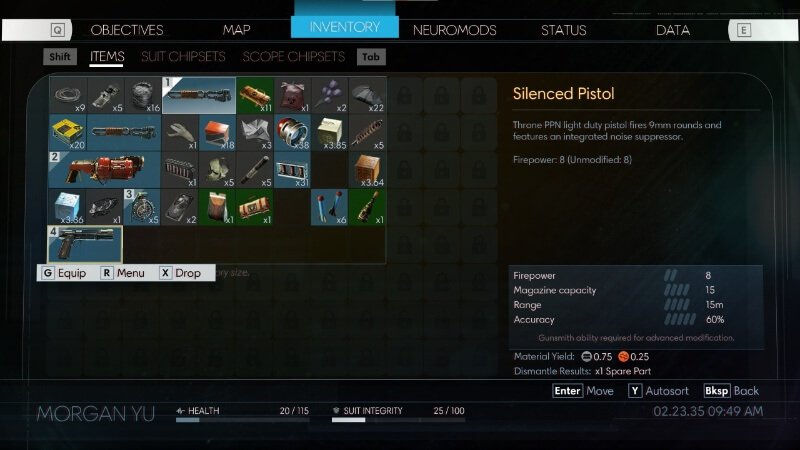Select the Items sub-tab

pos(106,57)
